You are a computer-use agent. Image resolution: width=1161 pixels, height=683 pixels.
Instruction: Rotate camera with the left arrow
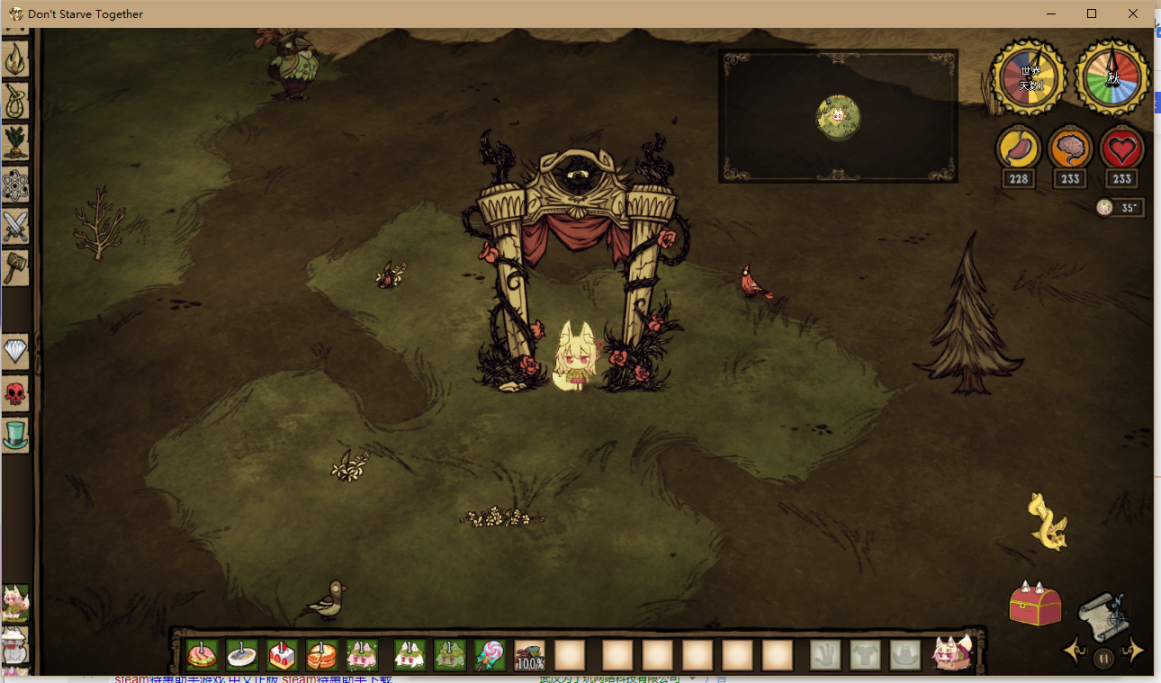click(x=1075, y=652)
